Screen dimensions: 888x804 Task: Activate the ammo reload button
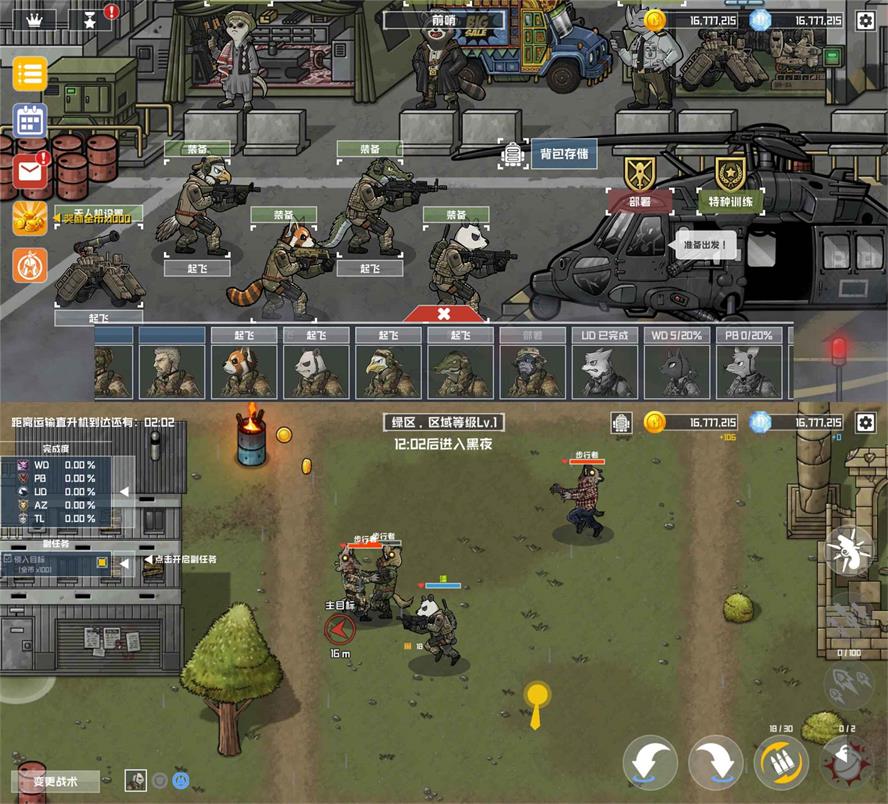coord(782,764)
